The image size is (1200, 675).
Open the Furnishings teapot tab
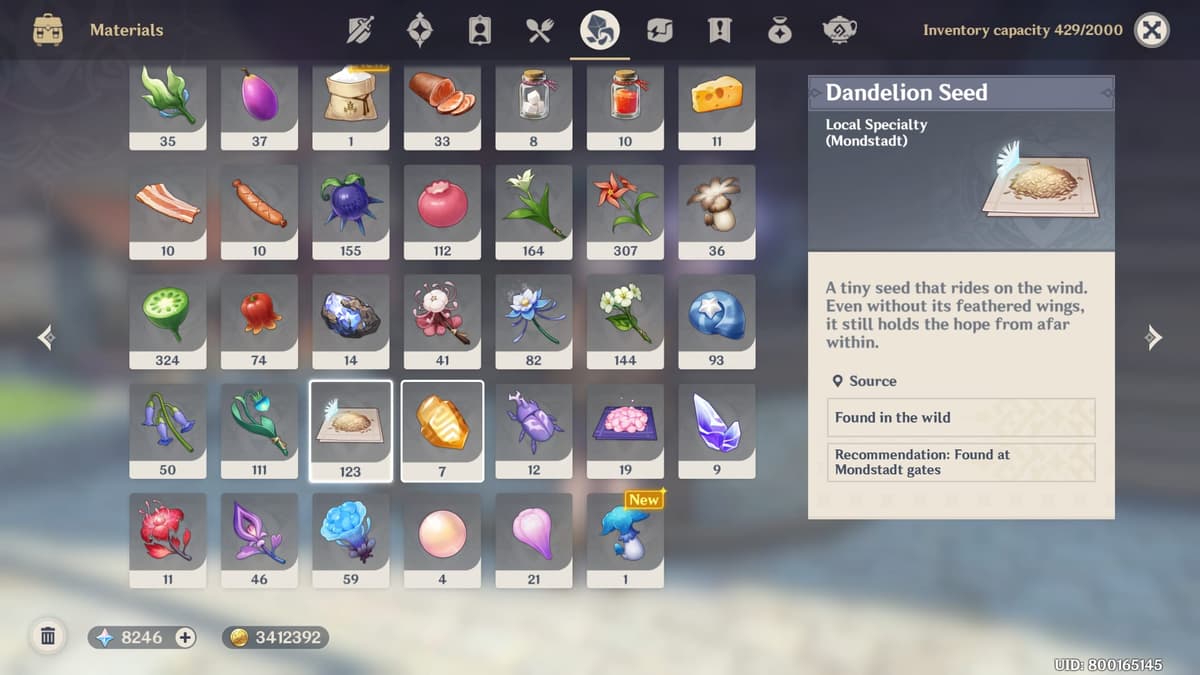[x=839, y=30]
